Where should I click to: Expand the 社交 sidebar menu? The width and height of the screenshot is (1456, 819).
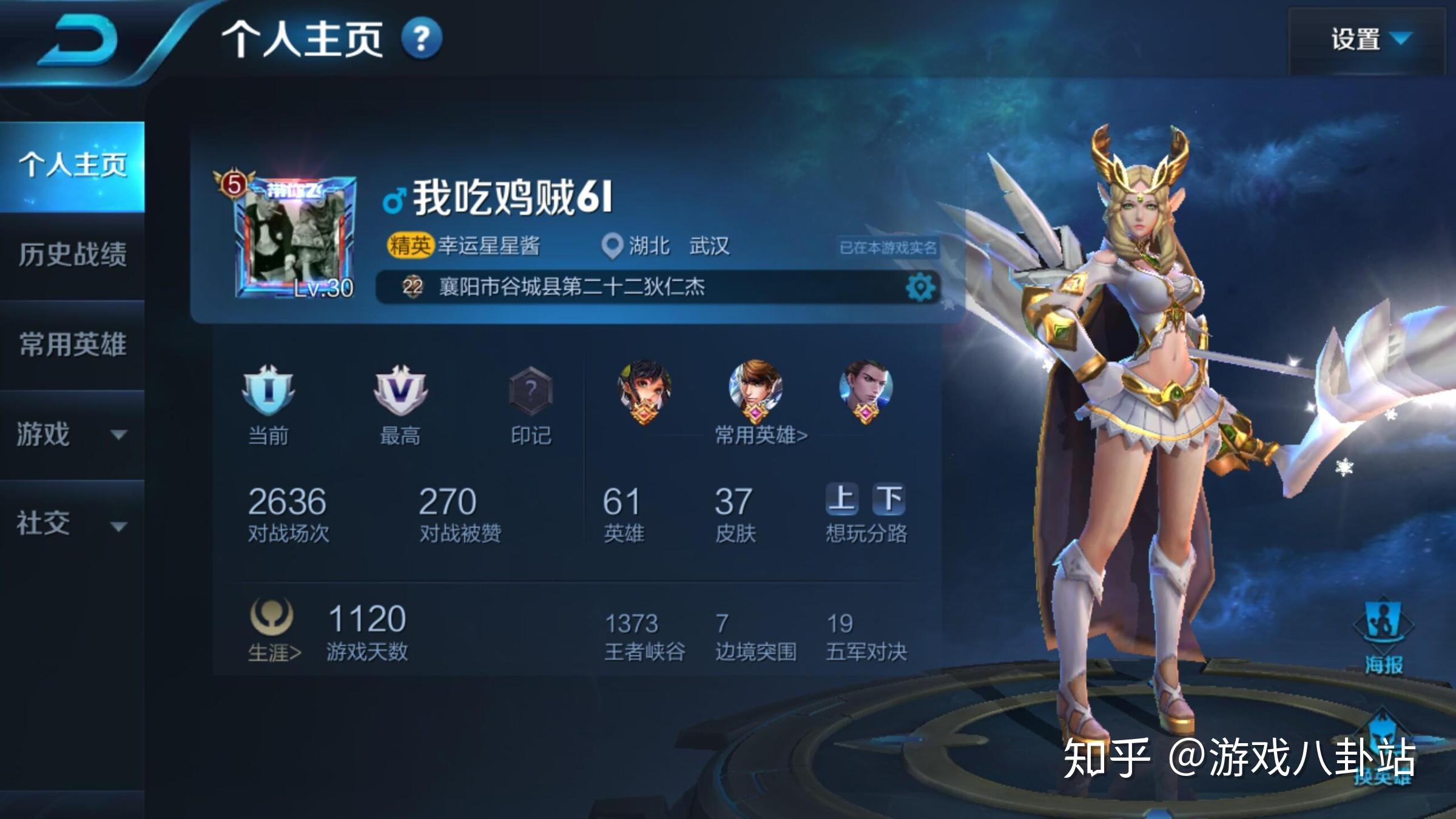coord(72,524)
